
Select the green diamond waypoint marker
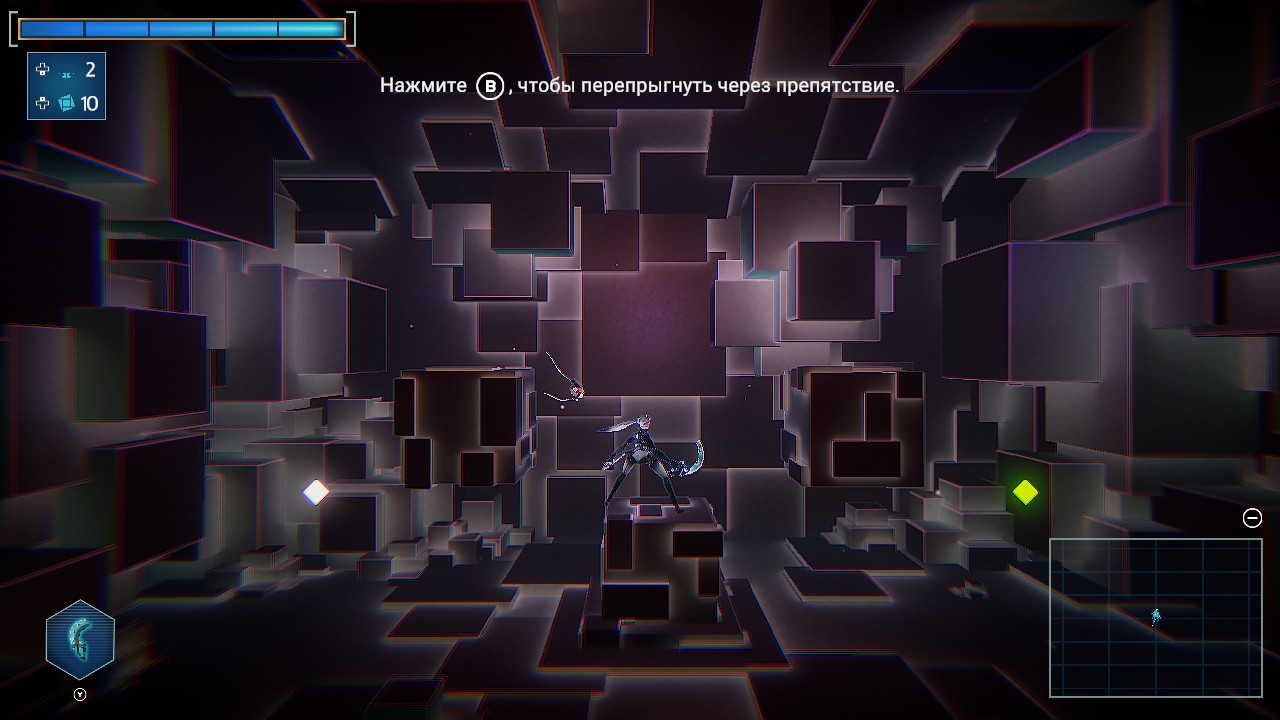coord(1025,492)
